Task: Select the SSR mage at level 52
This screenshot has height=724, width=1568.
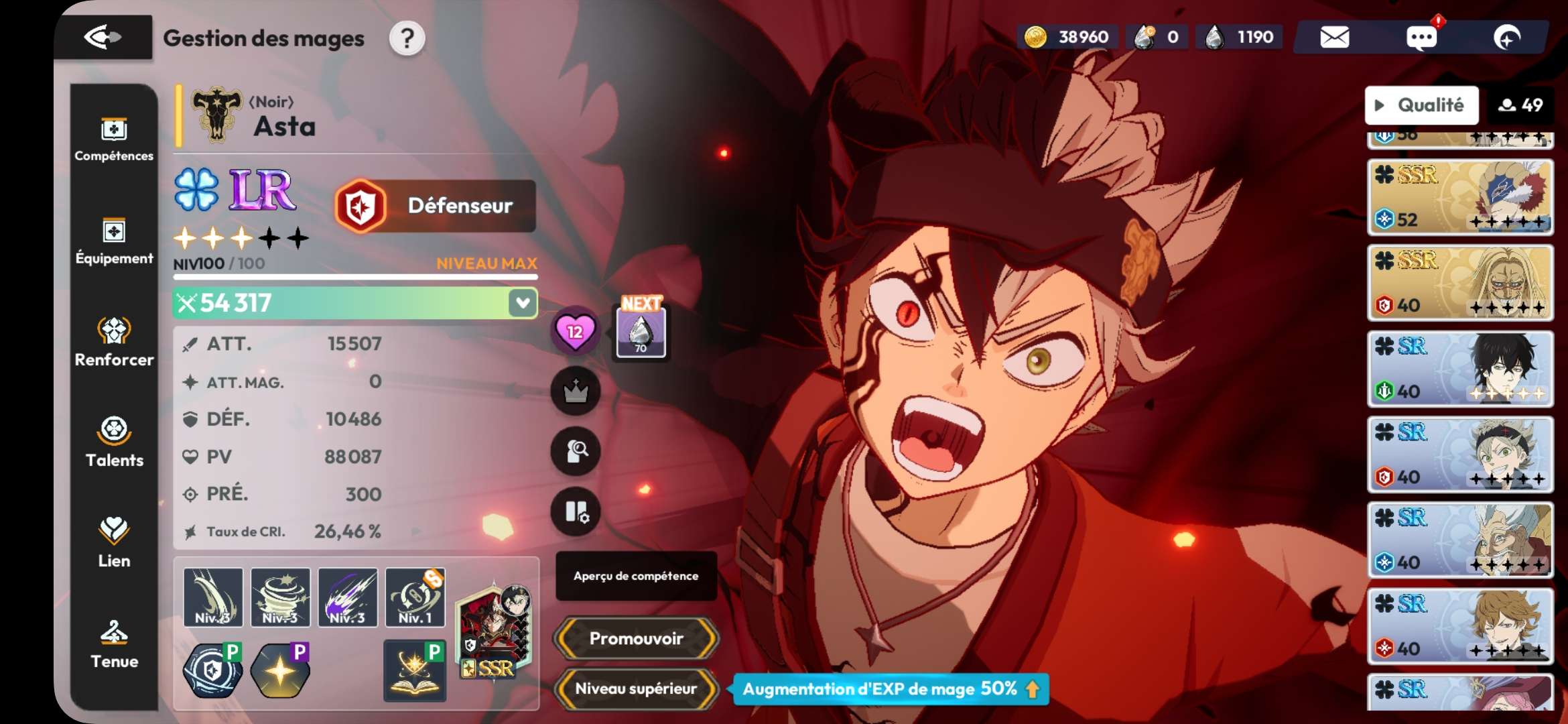Action: (1460, 197)
